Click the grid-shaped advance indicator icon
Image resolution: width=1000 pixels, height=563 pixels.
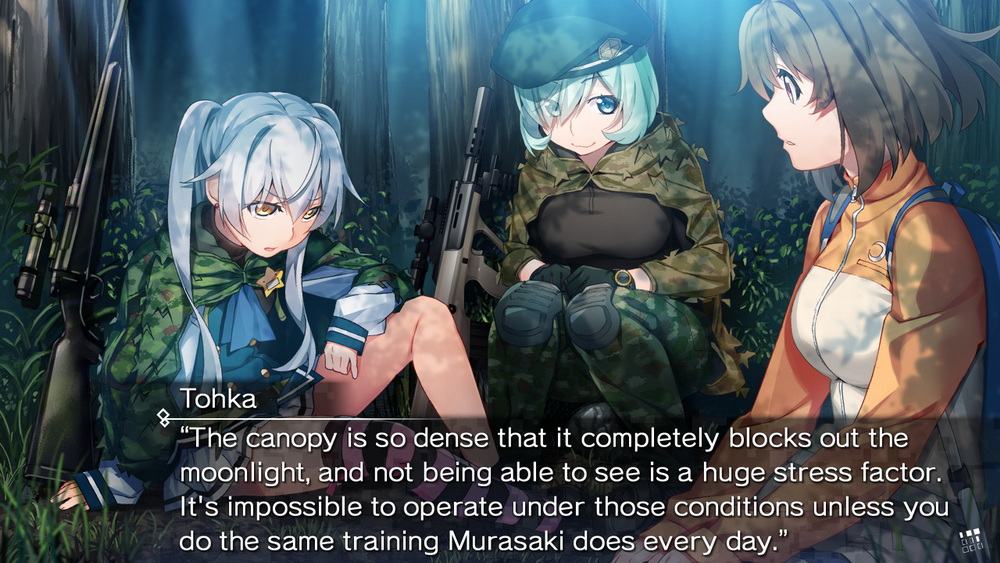click(x=970, y=542)
